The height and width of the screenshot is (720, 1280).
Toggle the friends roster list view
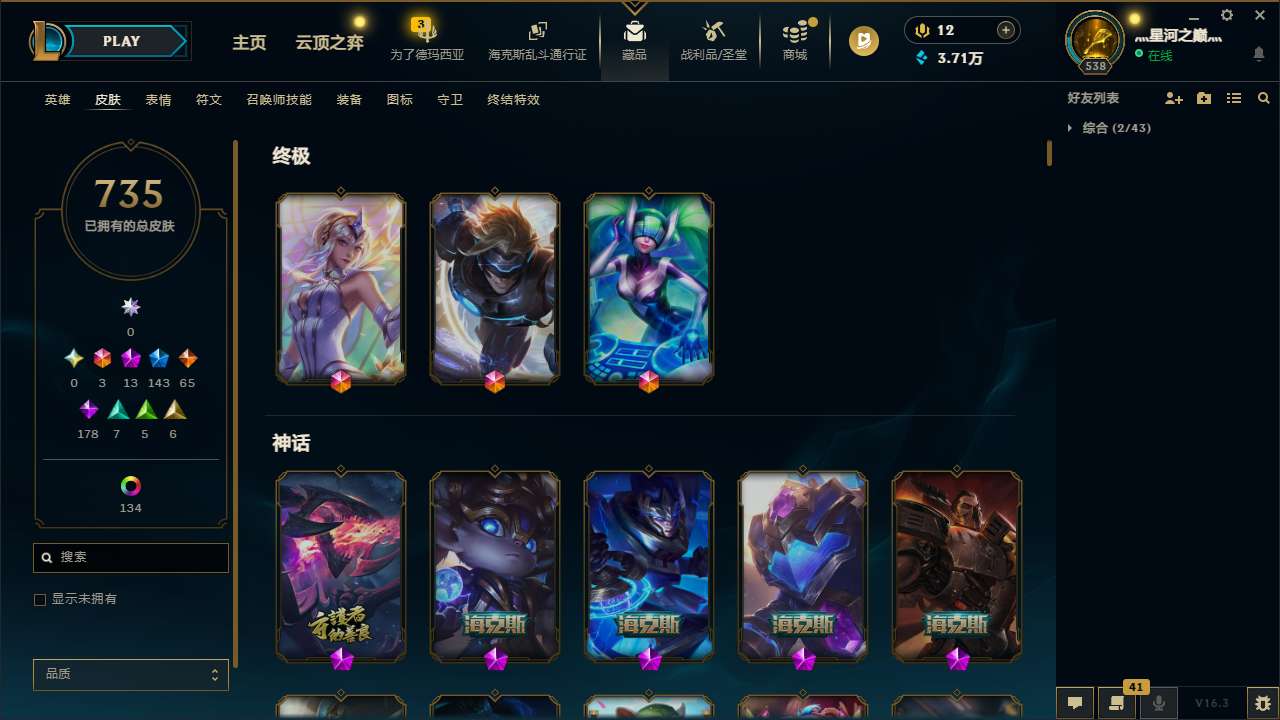(x=1234, y=98)
